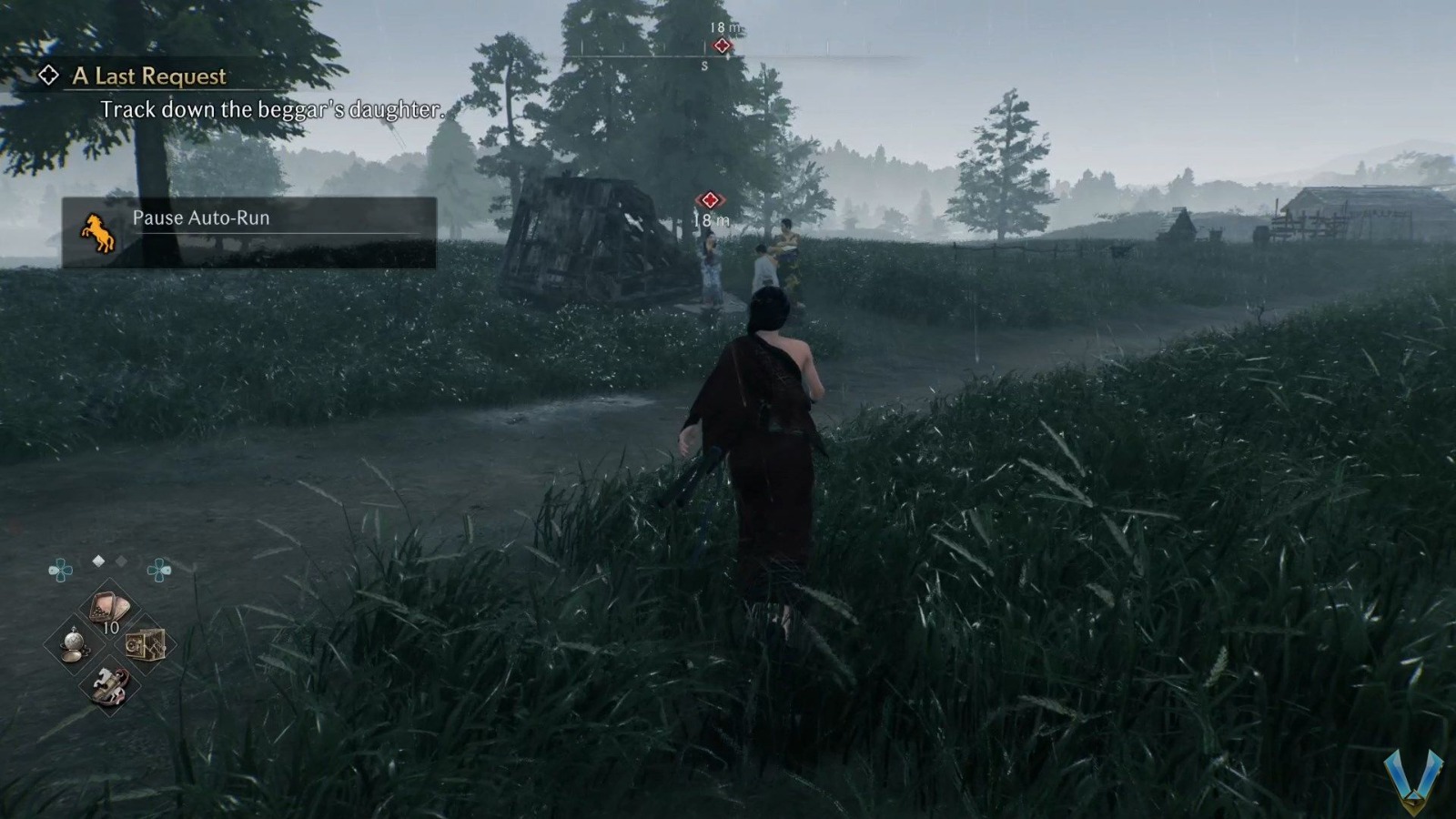Screen dimensions: 1456x819
Task: Activate the highlighted white diamond page indicator
Action: tap(97, 561)
